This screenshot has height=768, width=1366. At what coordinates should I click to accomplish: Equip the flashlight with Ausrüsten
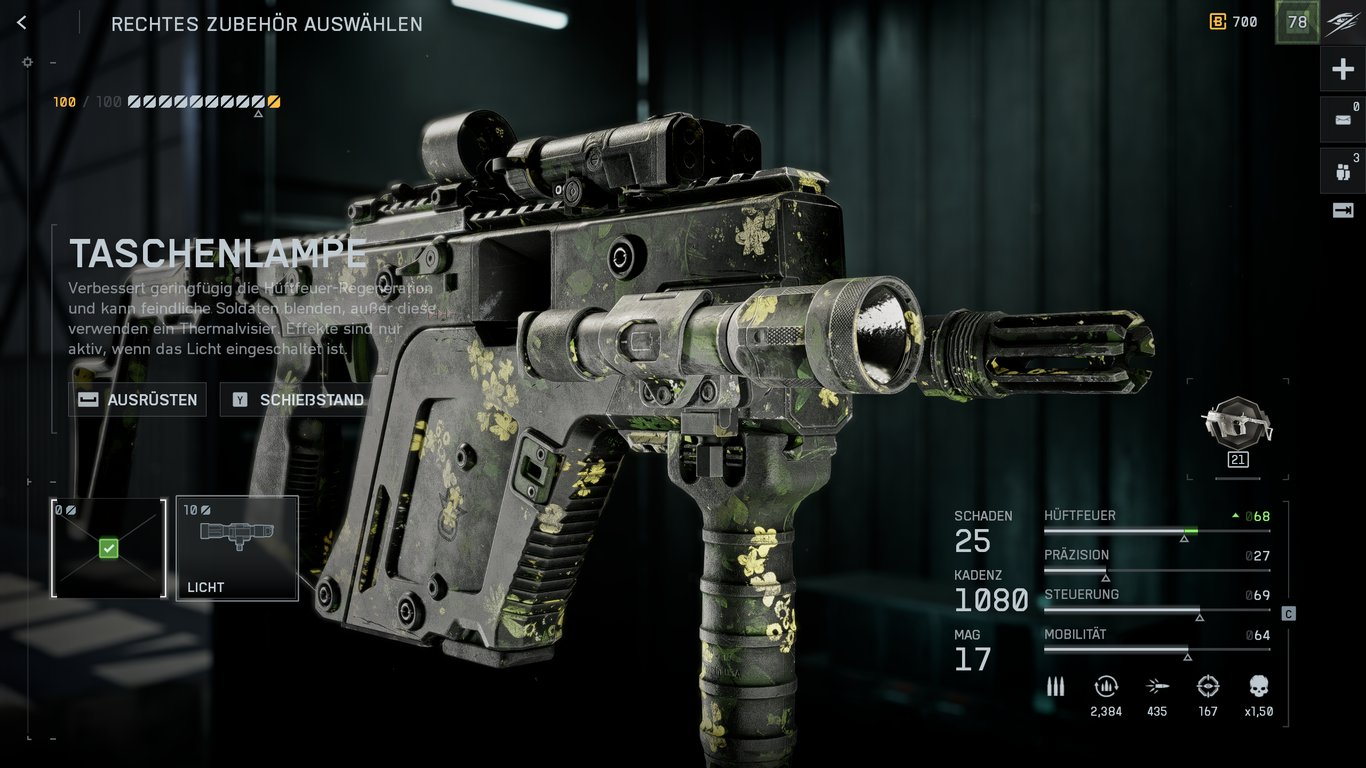(x=138, y=400)
